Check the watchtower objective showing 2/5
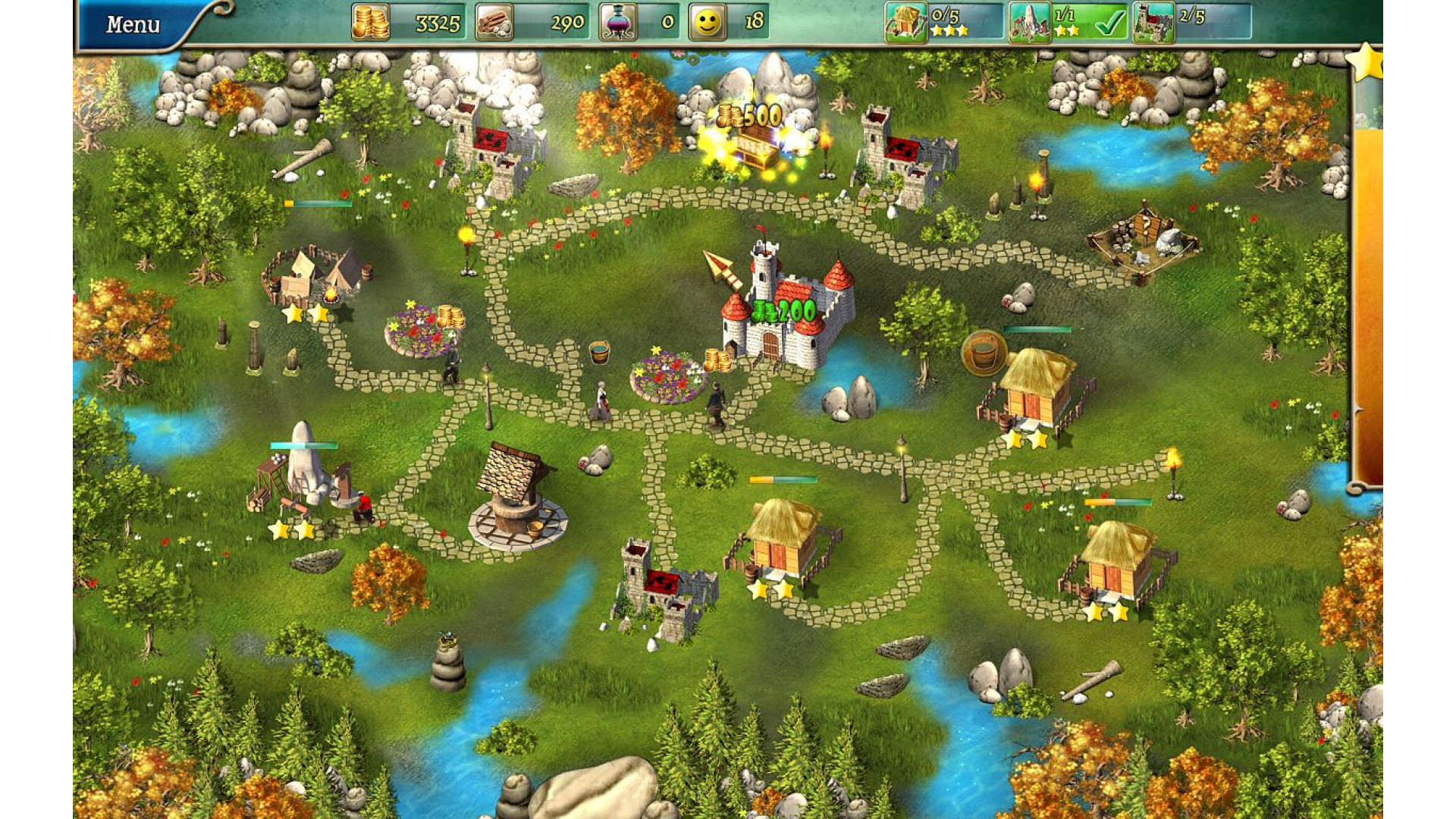 coord(1191,21)
